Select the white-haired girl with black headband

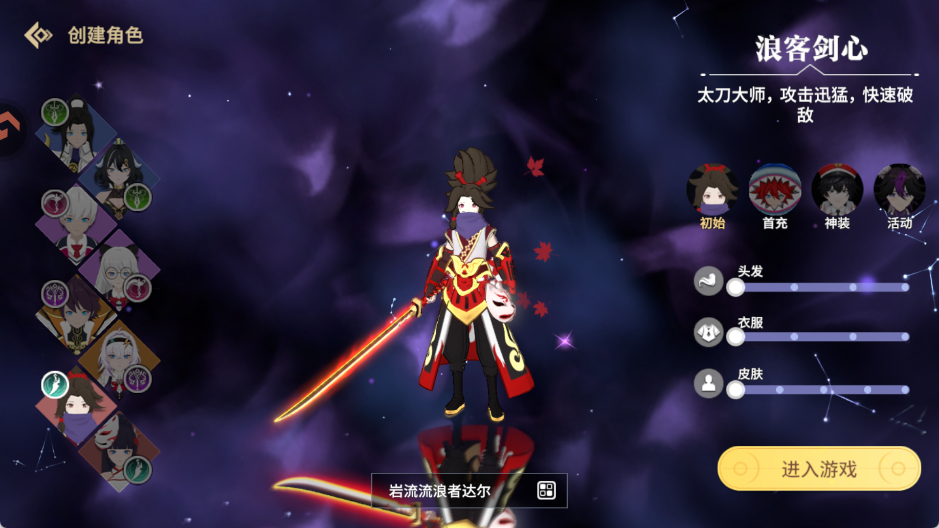pyautogui.click(x=120, y=360)
